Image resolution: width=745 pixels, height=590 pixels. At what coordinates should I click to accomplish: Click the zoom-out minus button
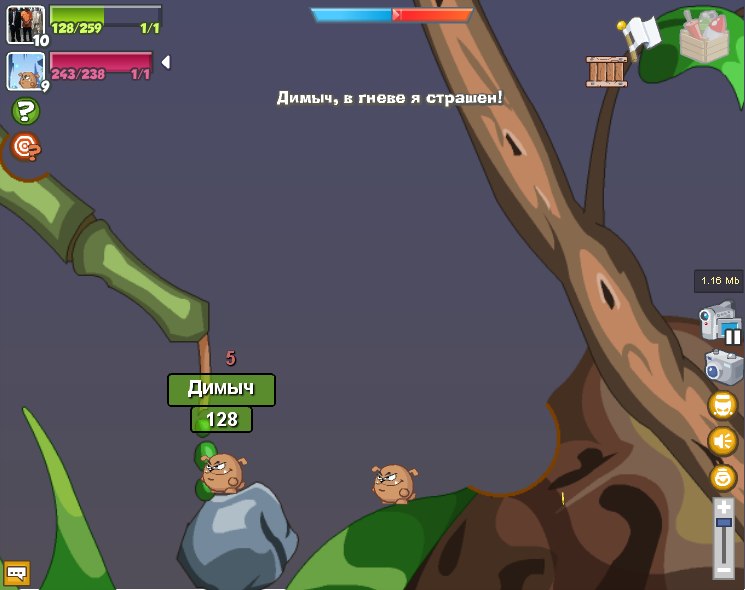(x=724, y=569)
